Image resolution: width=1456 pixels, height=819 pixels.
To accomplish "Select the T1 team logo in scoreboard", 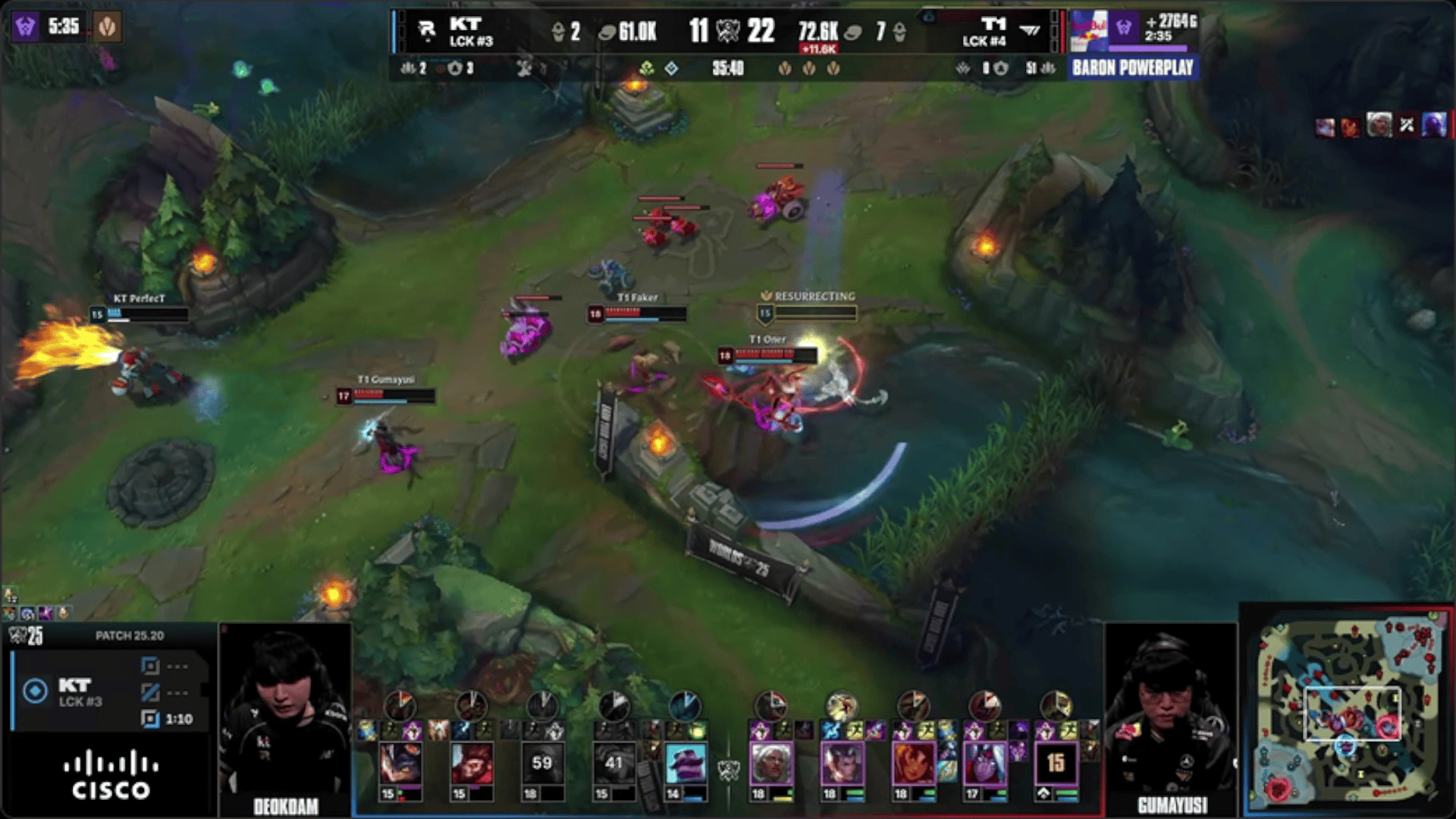I will (x=1030, y=30).
